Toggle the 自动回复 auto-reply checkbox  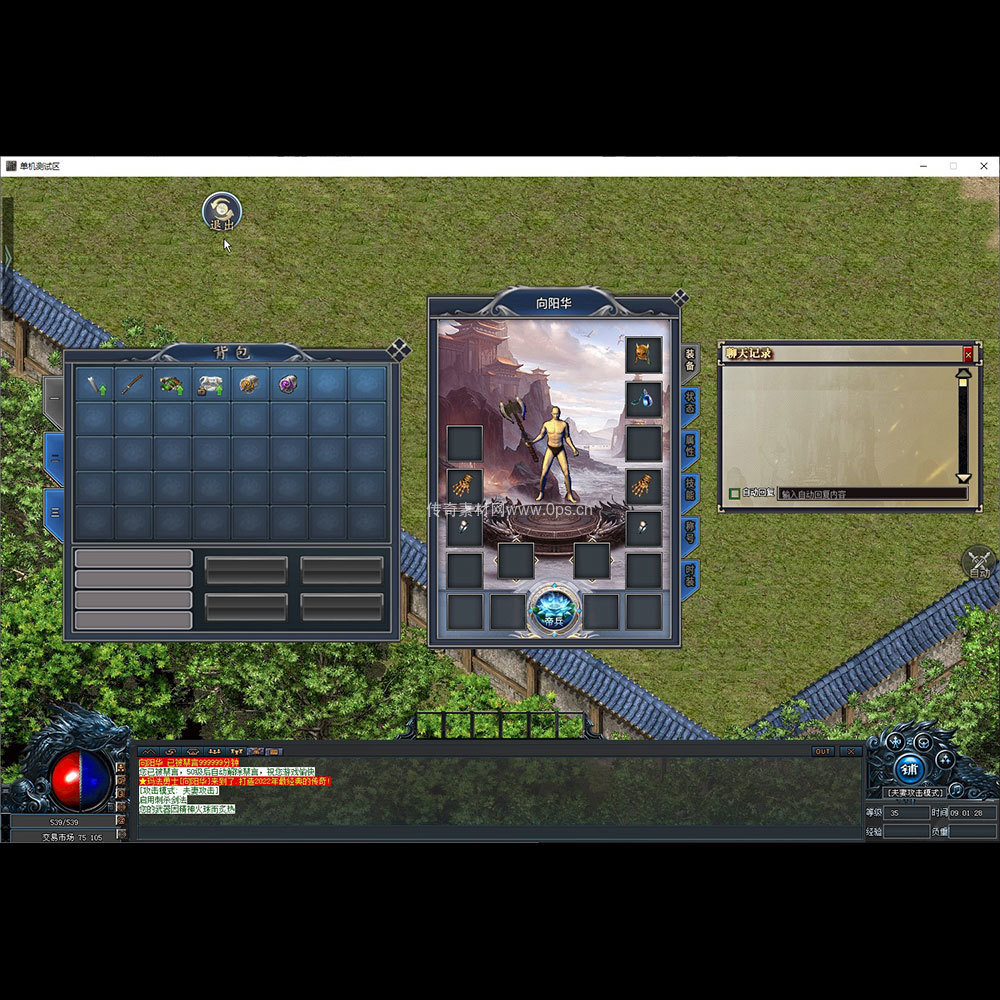coord(735,493)
